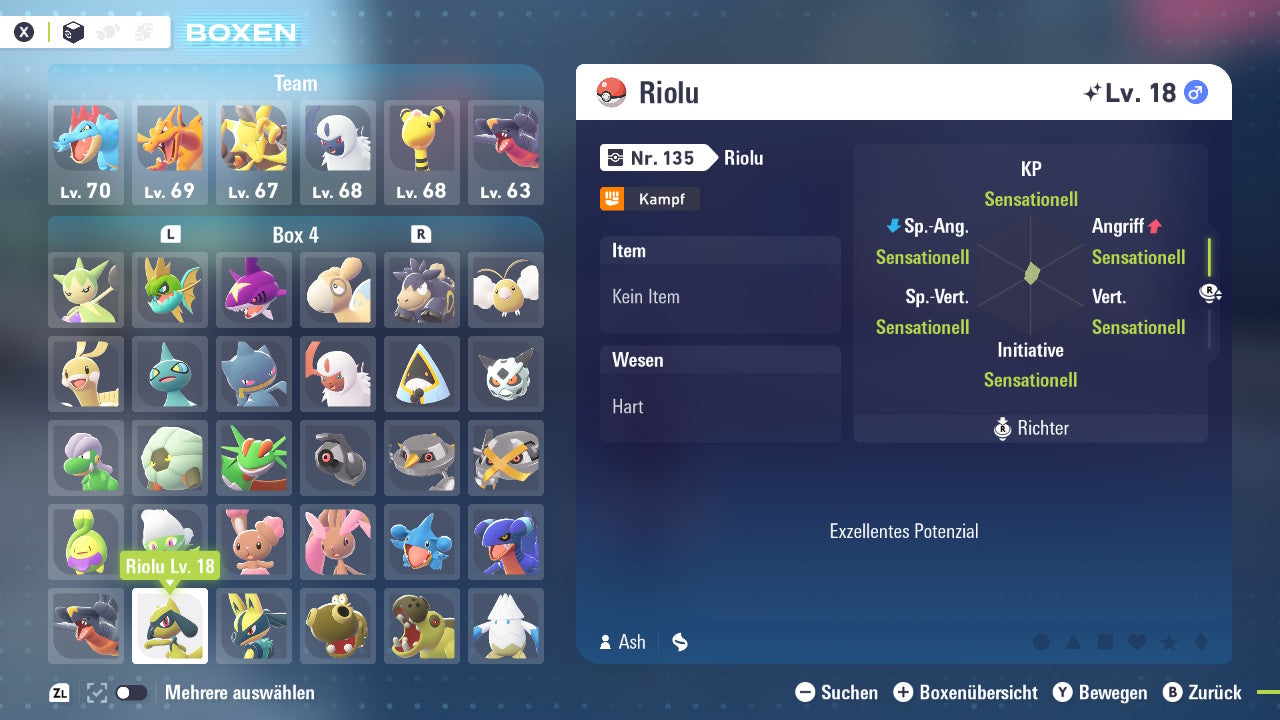Select the Box 4 header
The image size is (1280, 720).
[296, 234]
